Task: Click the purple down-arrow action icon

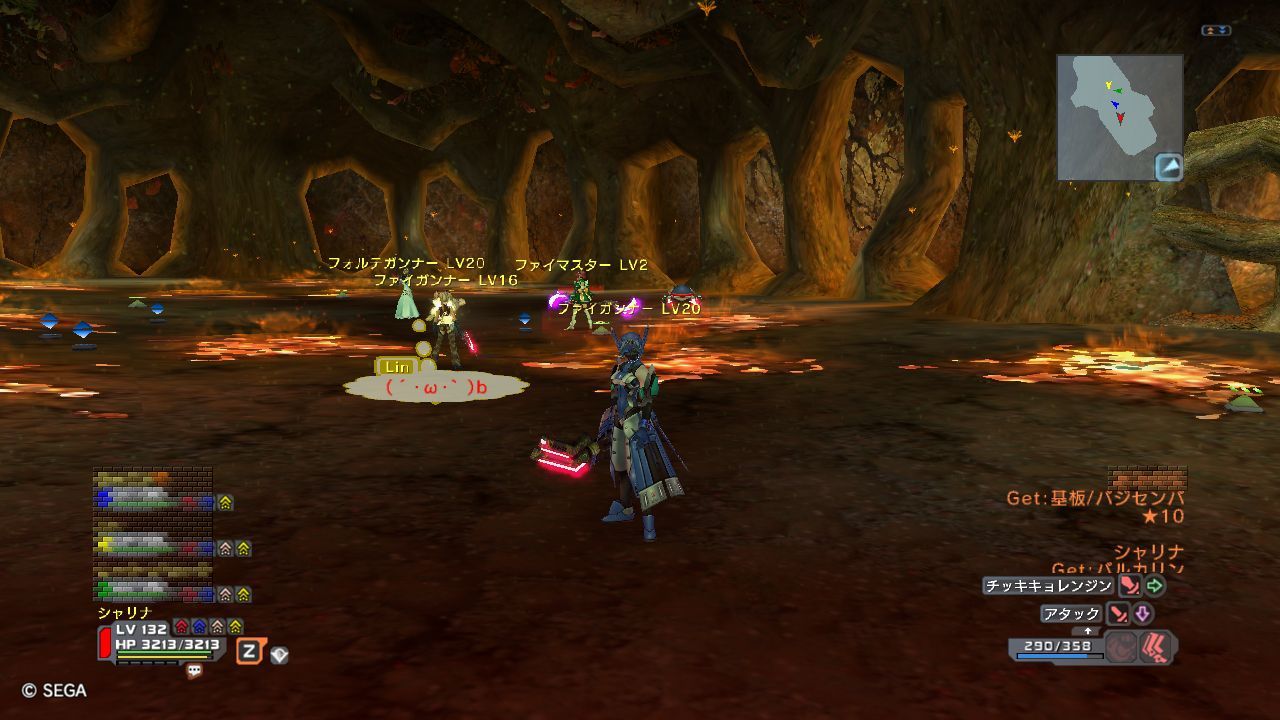Action: 1143,614
